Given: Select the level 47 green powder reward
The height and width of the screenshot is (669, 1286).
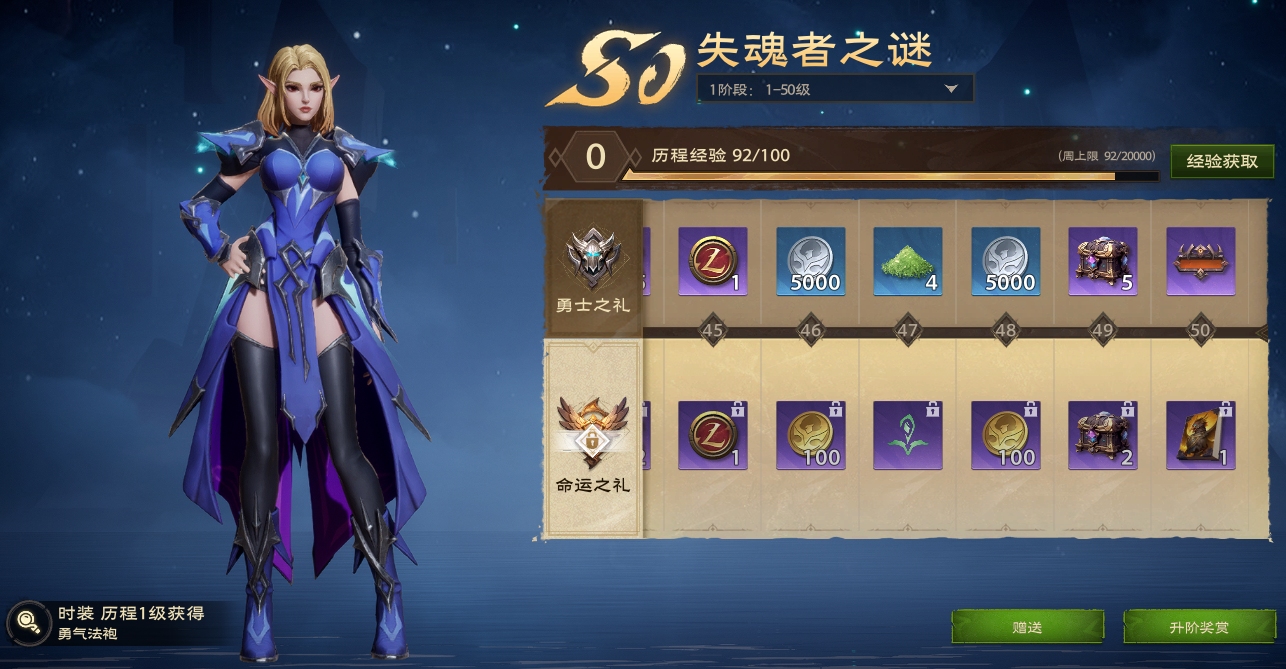Looking at the screenshot, I should click(908, 262).
